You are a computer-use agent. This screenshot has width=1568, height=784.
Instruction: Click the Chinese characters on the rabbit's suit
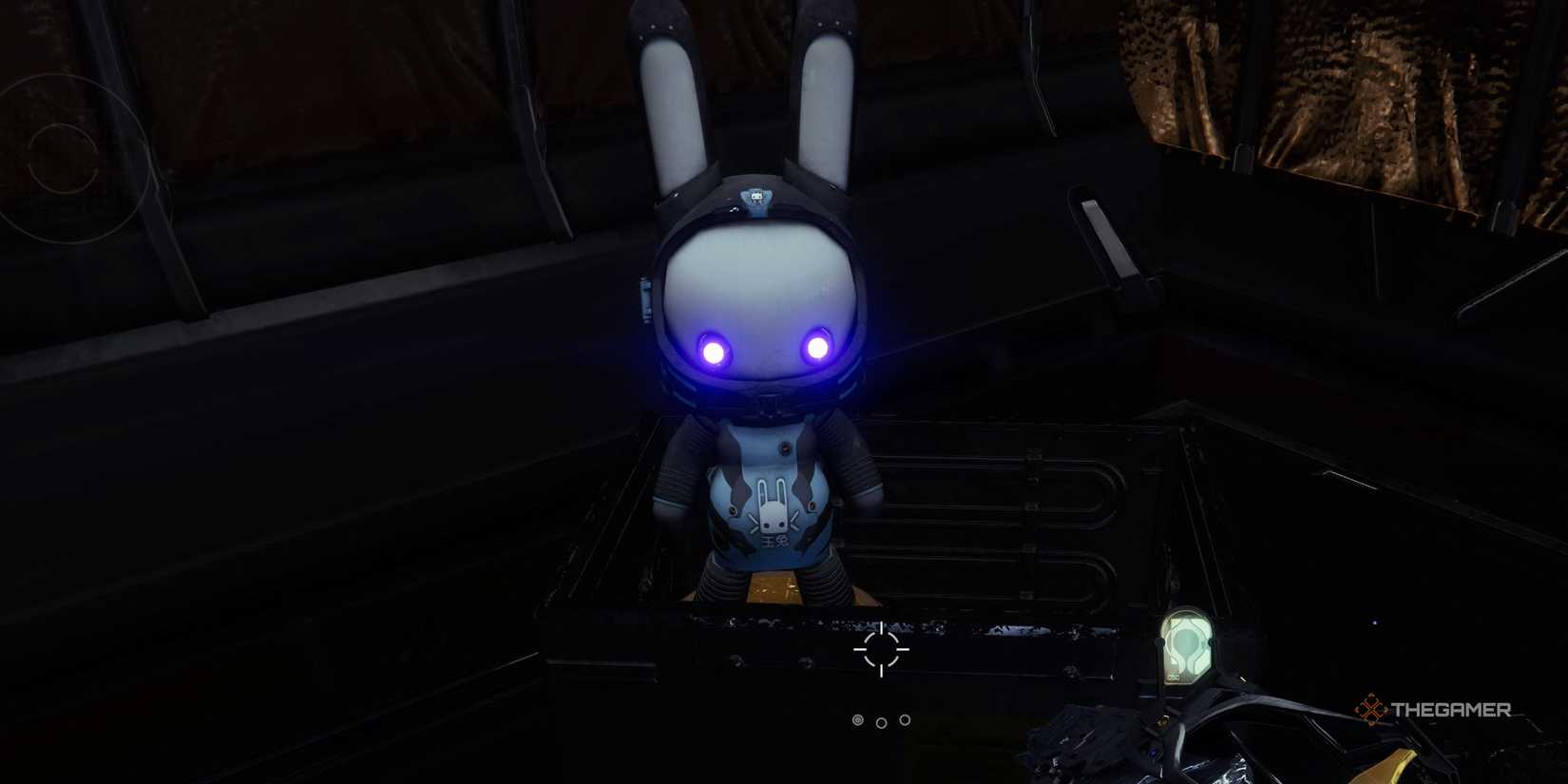[774, 538]
